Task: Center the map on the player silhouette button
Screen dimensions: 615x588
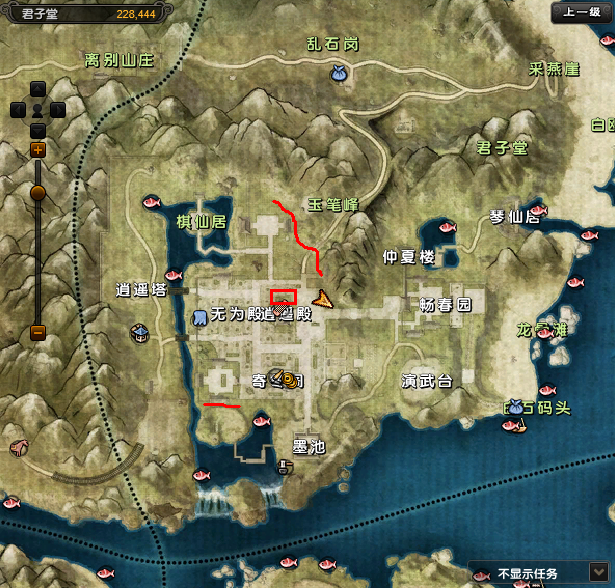Action: click(x=38, y=109)
